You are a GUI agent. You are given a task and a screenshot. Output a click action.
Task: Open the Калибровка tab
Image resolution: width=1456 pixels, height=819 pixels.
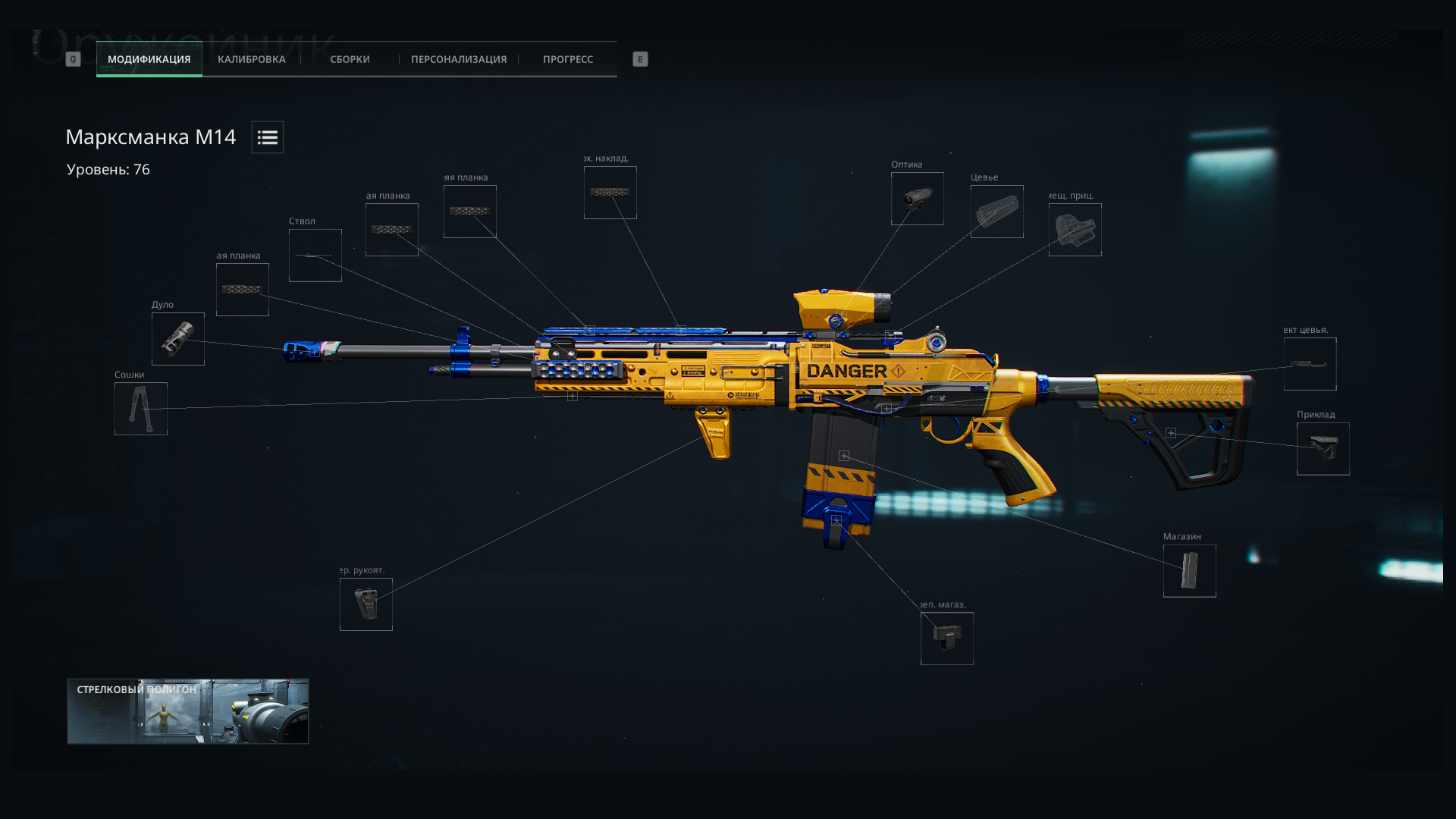coord(251,59)
